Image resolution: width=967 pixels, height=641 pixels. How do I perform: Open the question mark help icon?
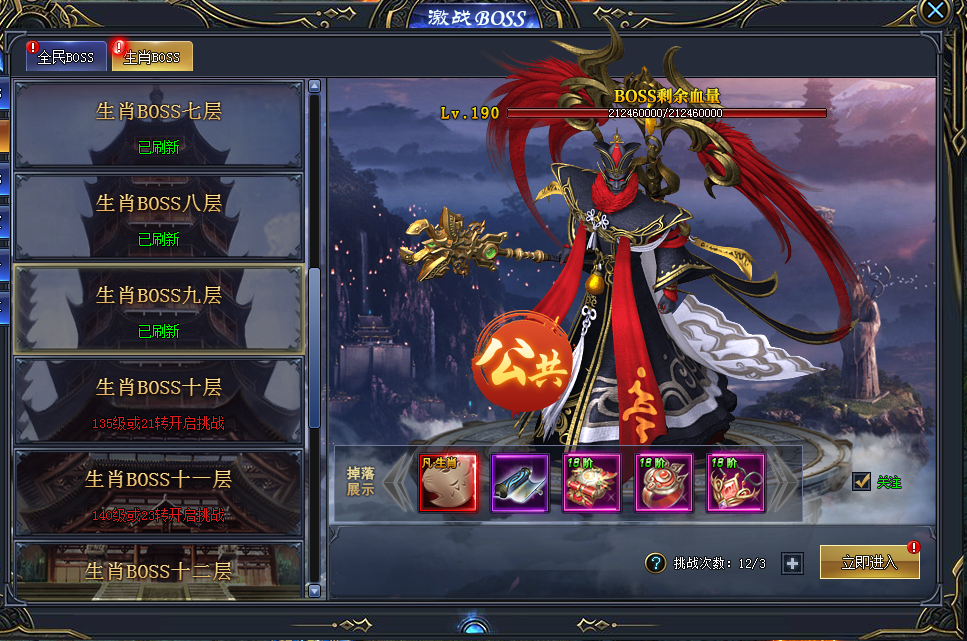click(655, 563)
